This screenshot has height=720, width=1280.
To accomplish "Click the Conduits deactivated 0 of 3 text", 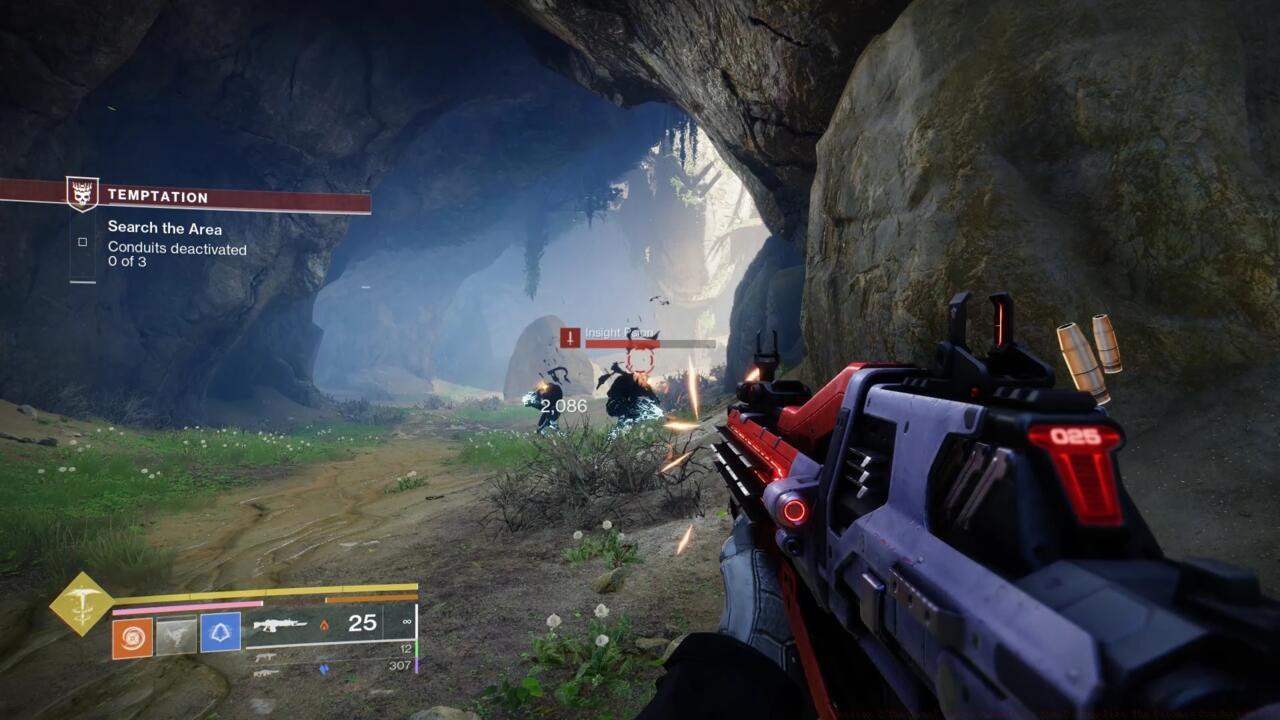I will [175, 255].
